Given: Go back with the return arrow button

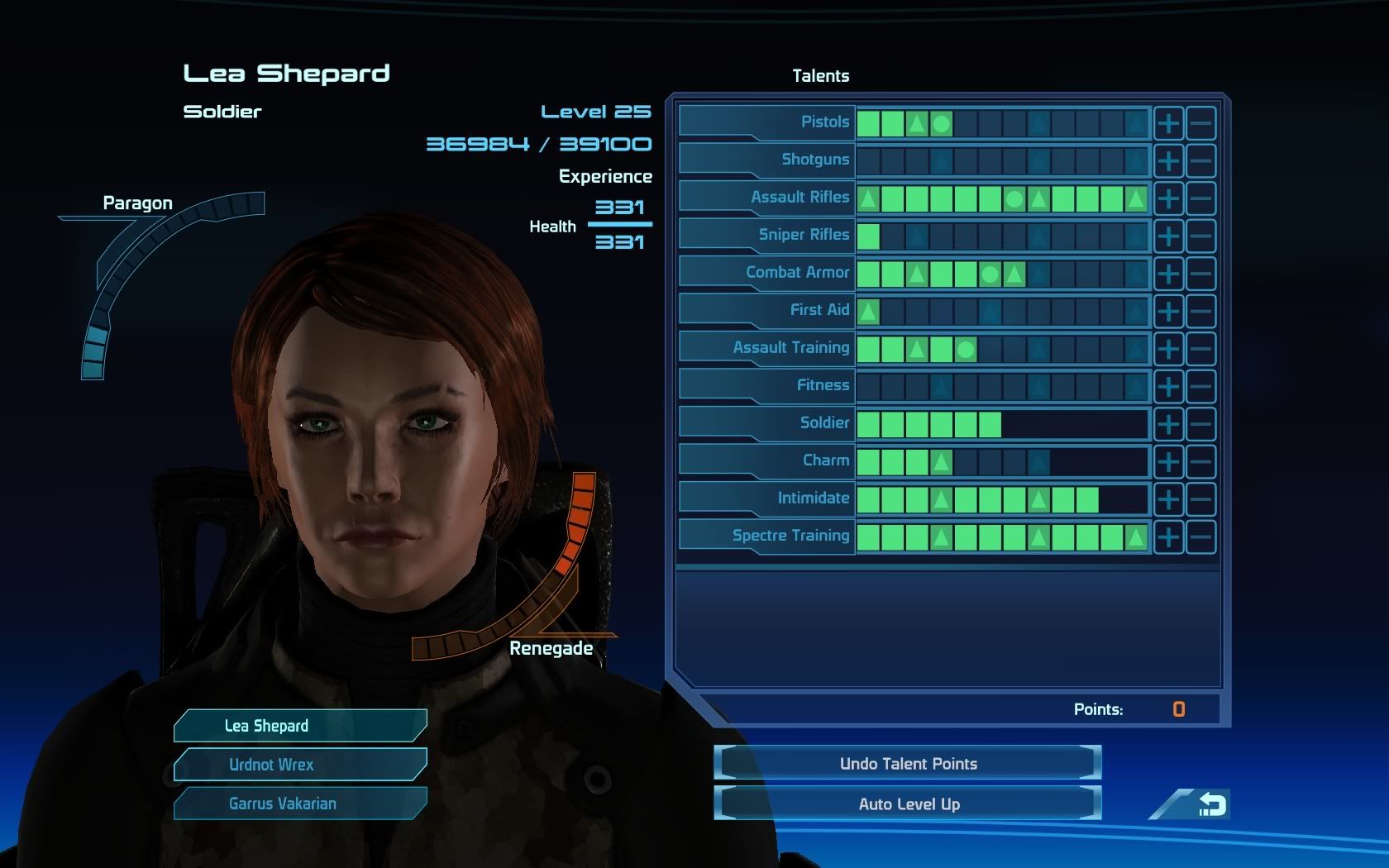Looking at the screenshot, I should tap(1210, 804).
